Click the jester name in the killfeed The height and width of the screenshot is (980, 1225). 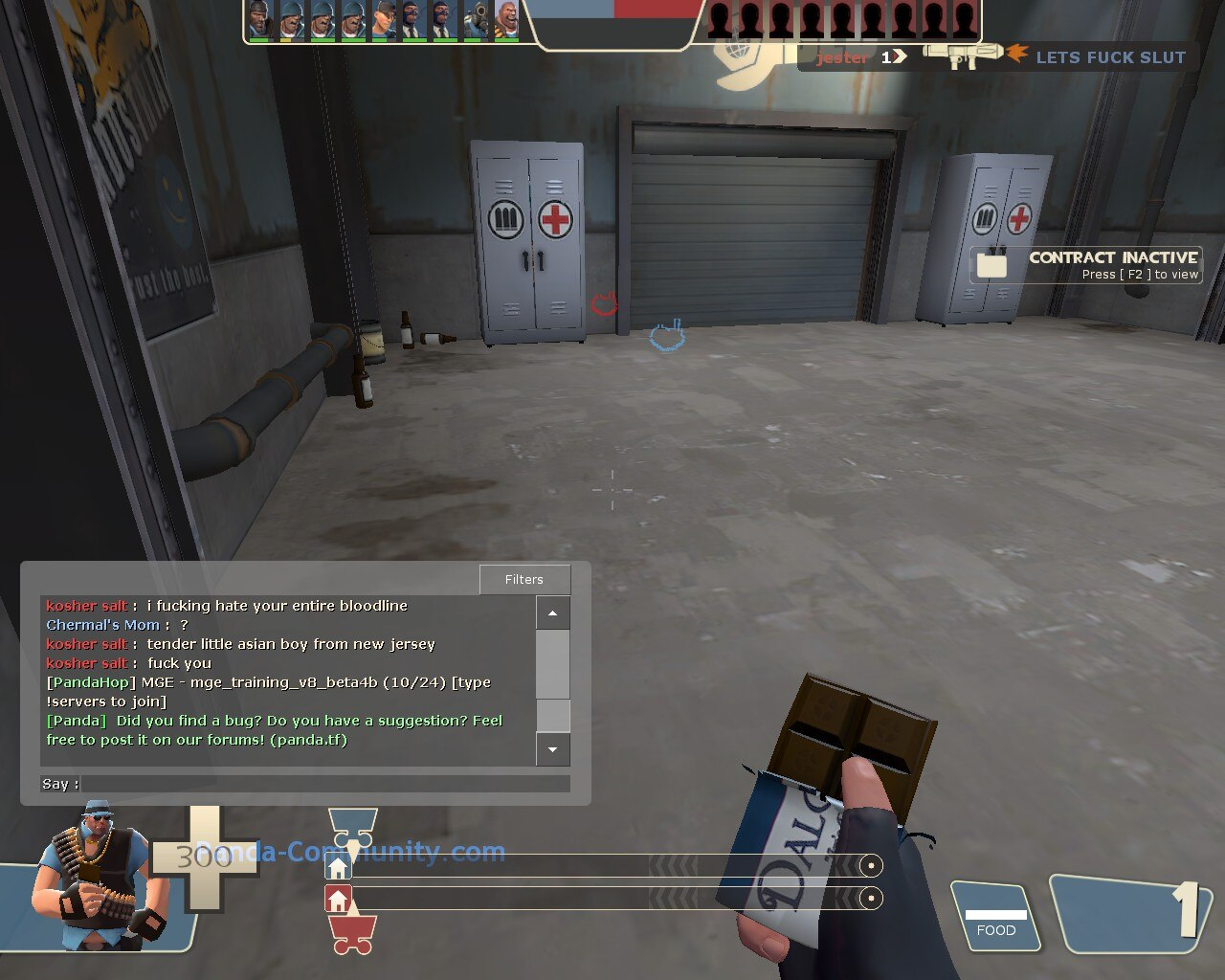842,57
